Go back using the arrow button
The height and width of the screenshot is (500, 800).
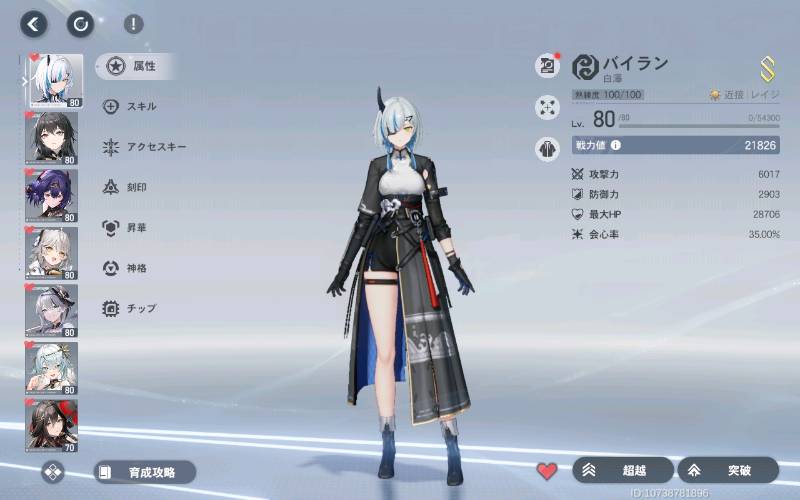coord(36,24)
